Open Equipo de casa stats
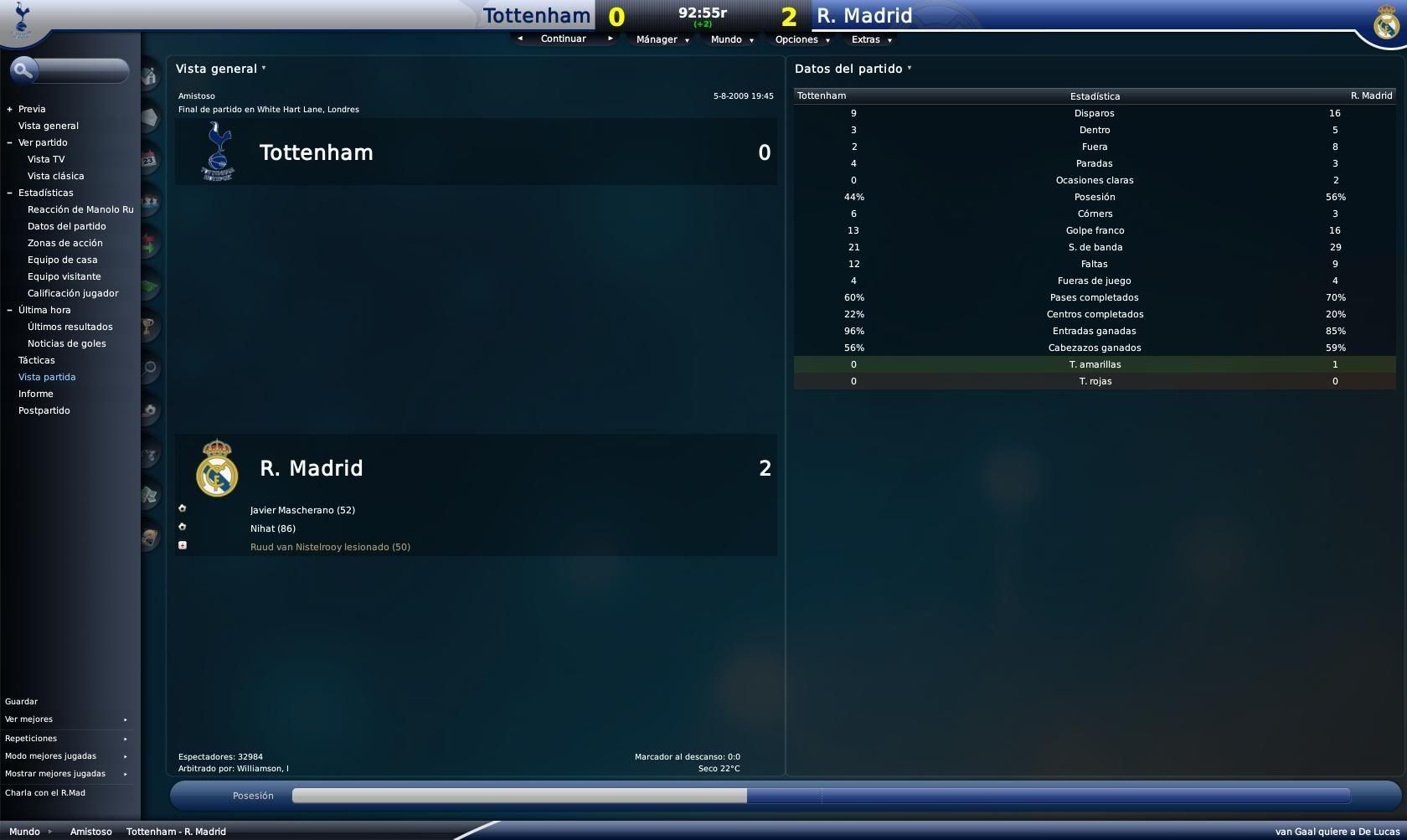This screenshot has height=840, width=1407. (62, 260)
